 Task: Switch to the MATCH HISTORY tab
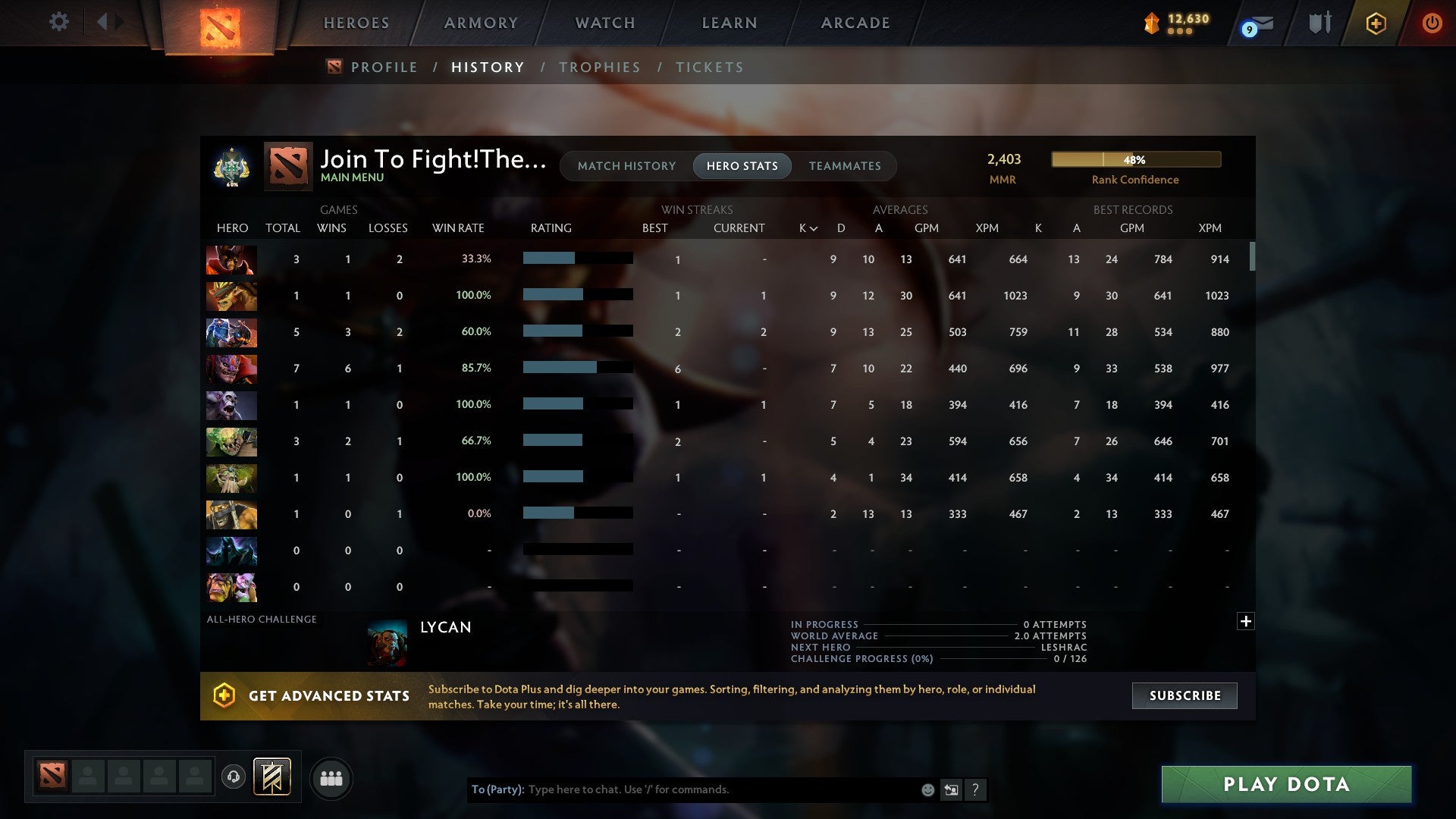pyautogui.click(x=626, y=165)
